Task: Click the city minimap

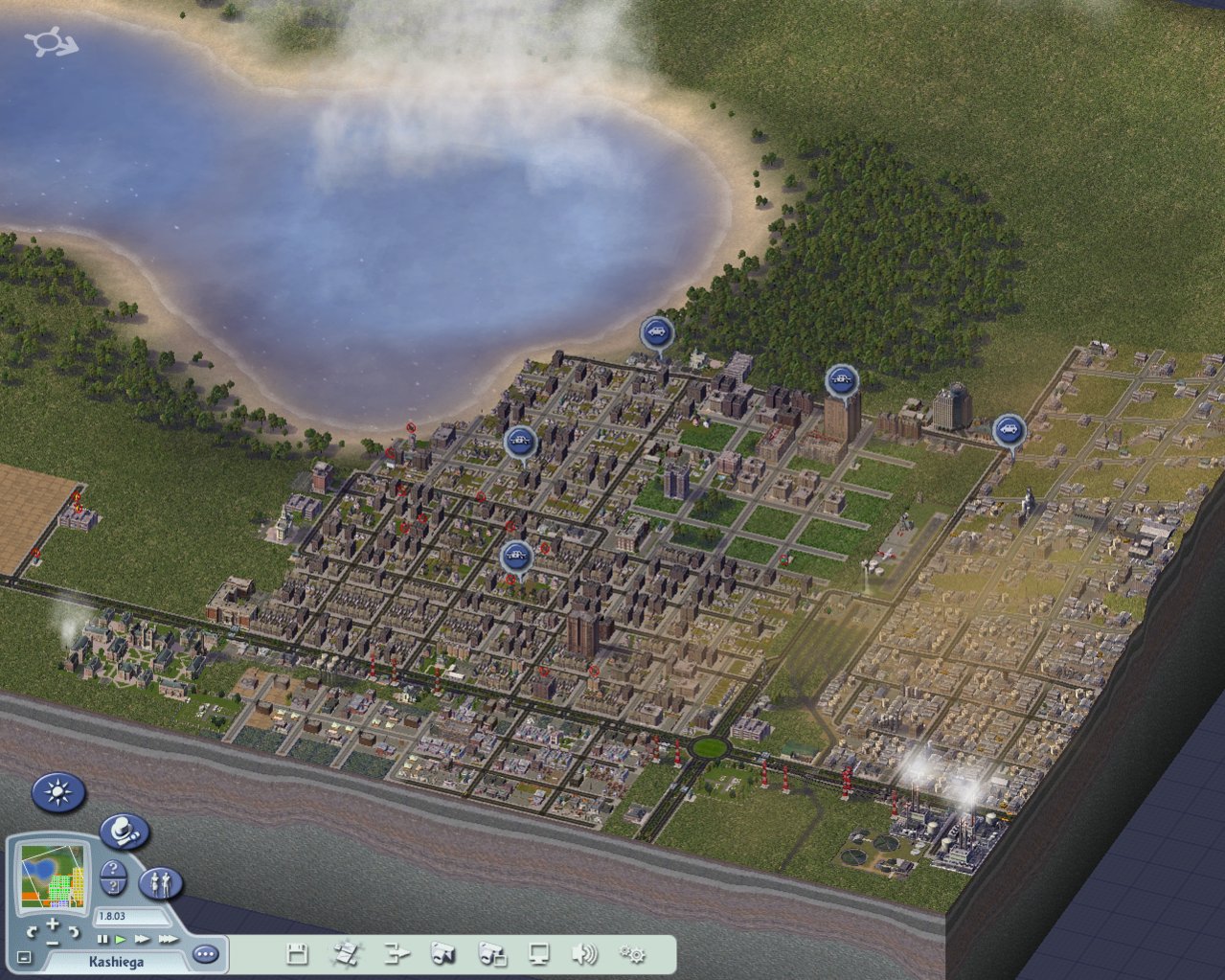Action: [x=53, y=875]
